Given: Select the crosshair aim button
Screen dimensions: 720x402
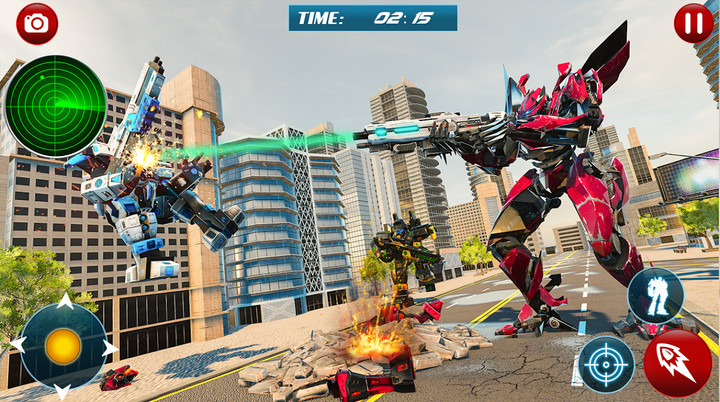Looking at the screenshot, I should point(606,364).
